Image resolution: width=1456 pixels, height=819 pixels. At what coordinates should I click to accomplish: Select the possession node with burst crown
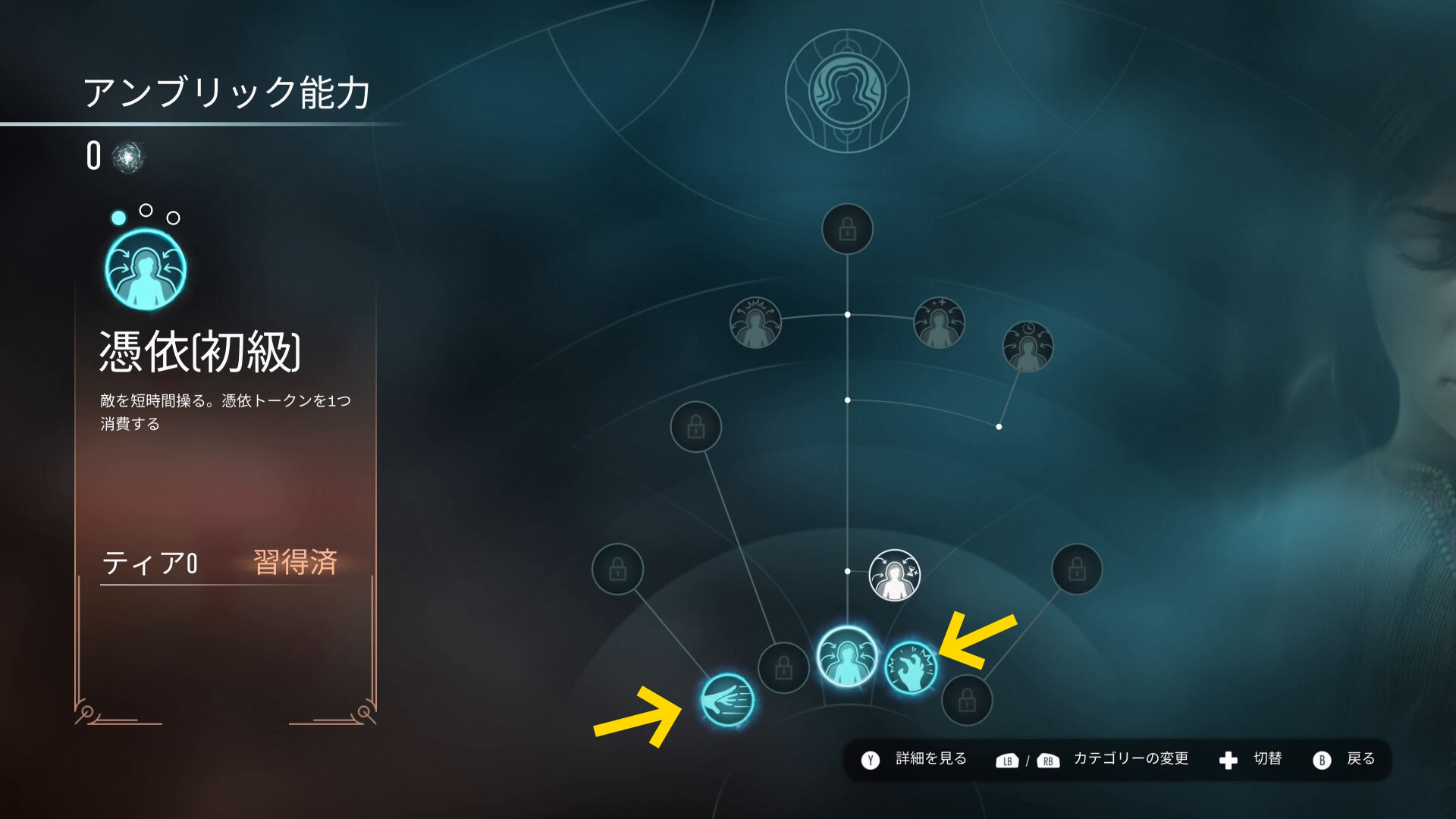(755, 322)
